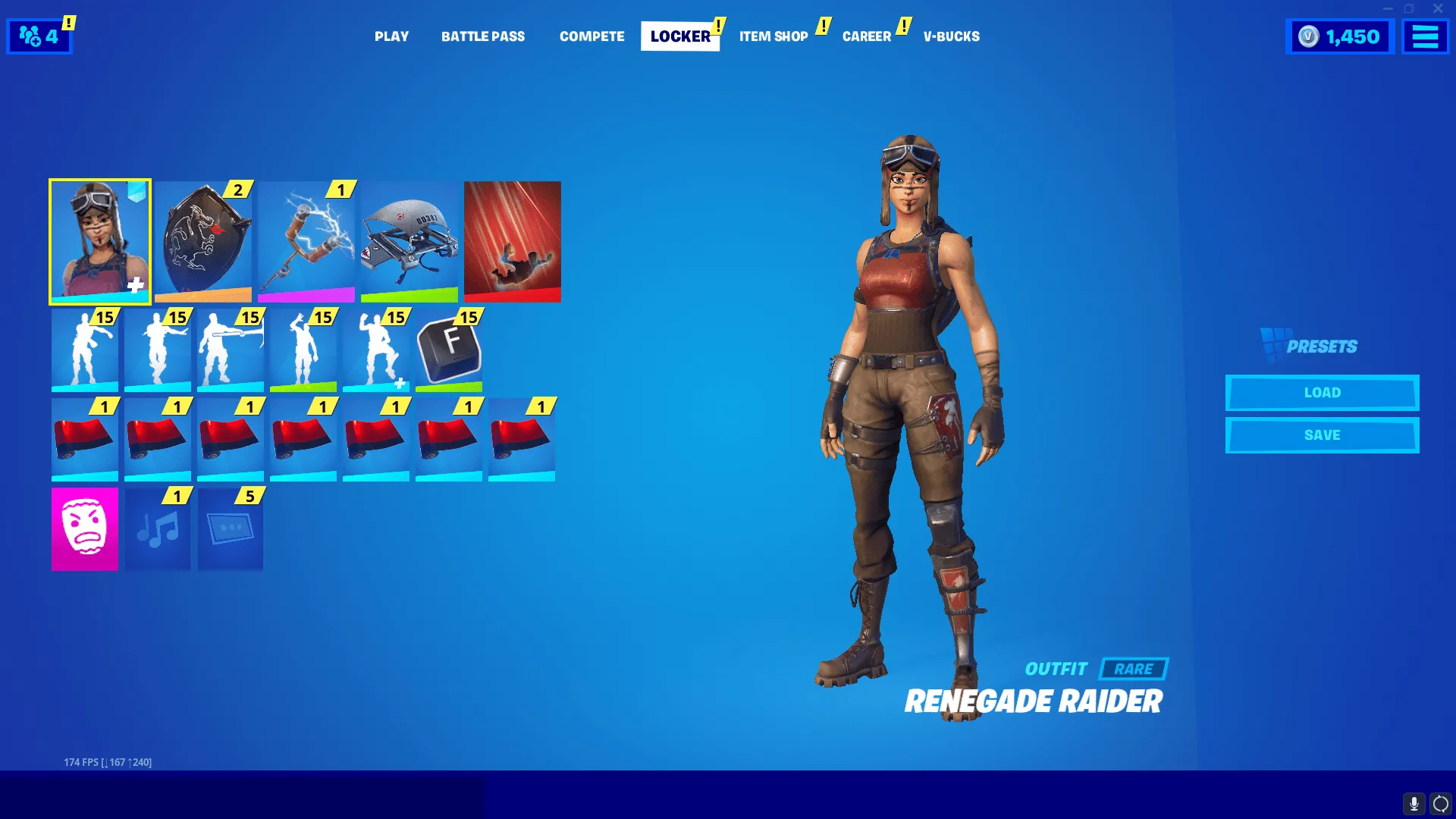The height and width of the screenshot is (819, 1456).
Task: Open the friends list button
Action: point(39,36)
